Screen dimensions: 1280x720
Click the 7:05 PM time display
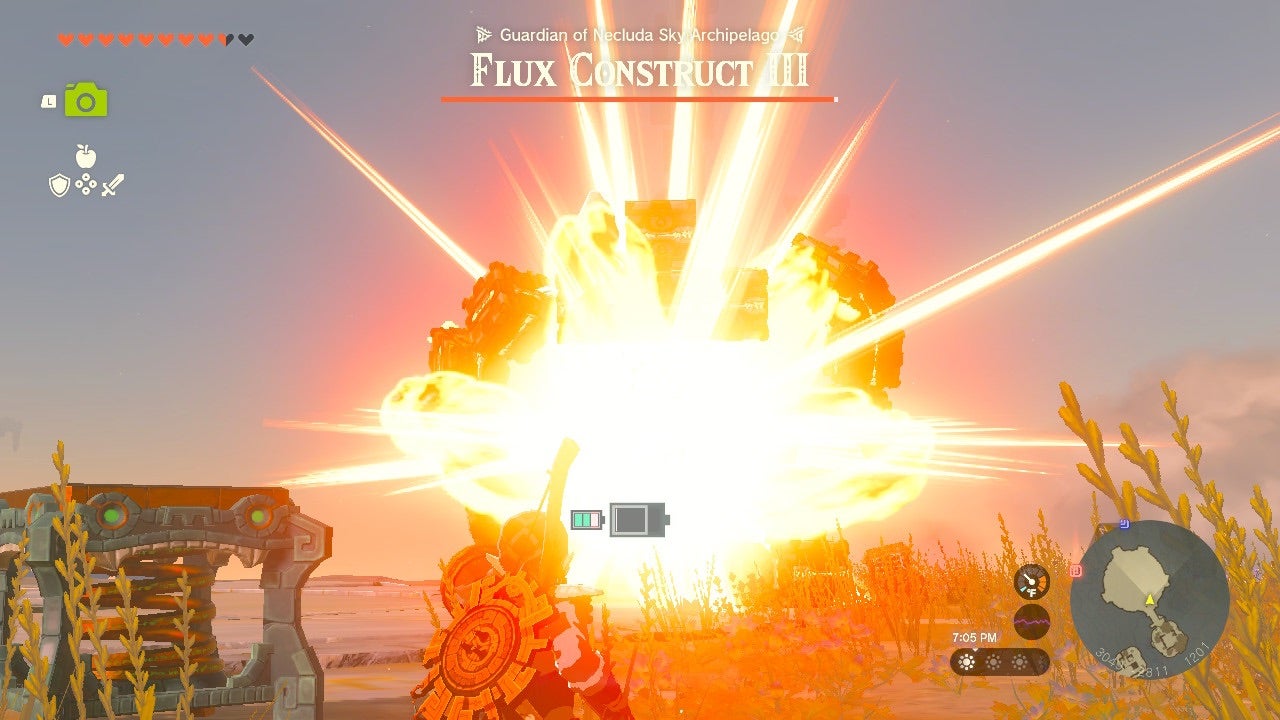pyautogui.click(x=975, y=636)
